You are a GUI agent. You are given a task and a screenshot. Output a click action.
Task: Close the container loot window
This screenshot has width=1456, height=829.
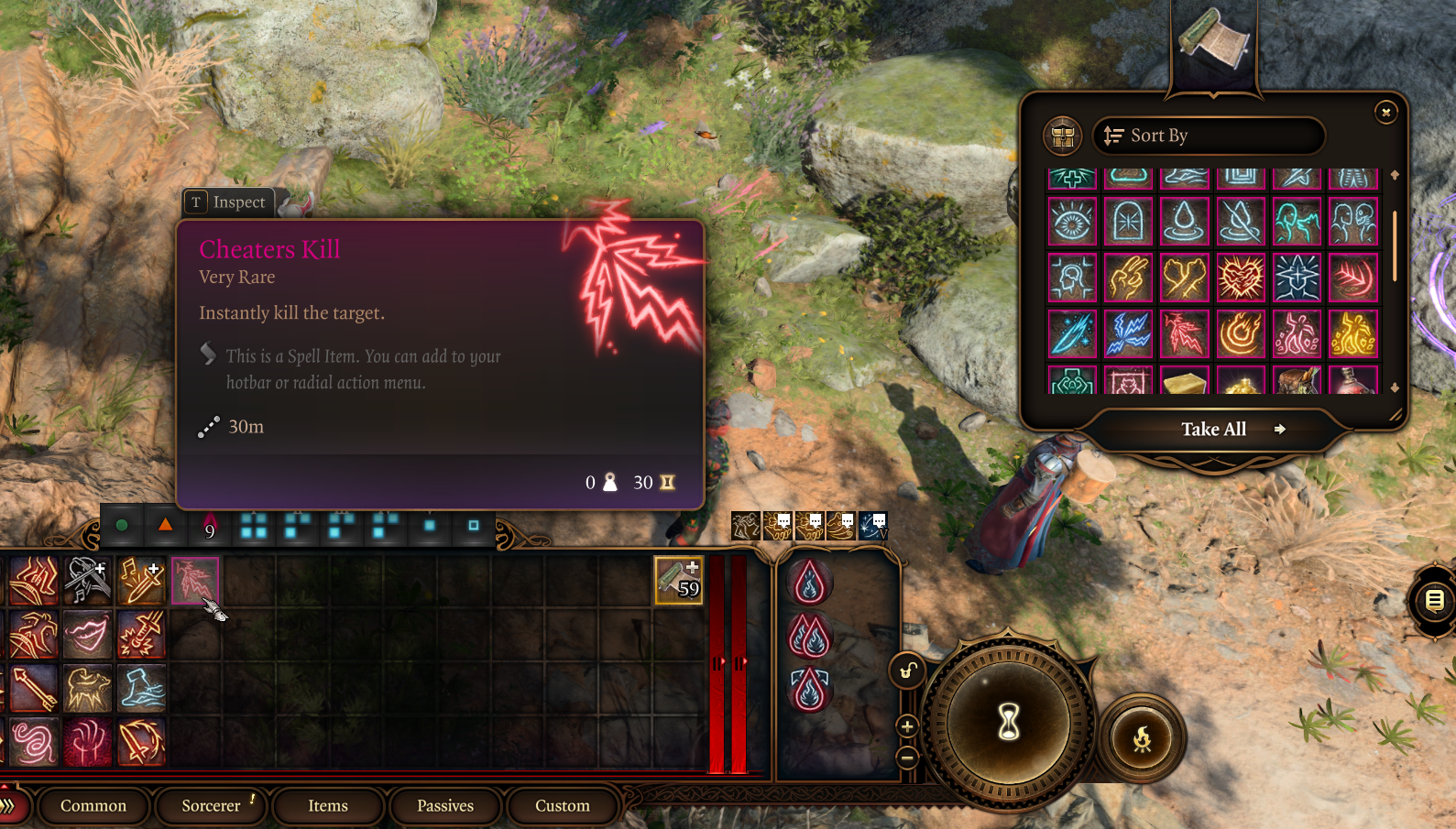(1385, 112)
